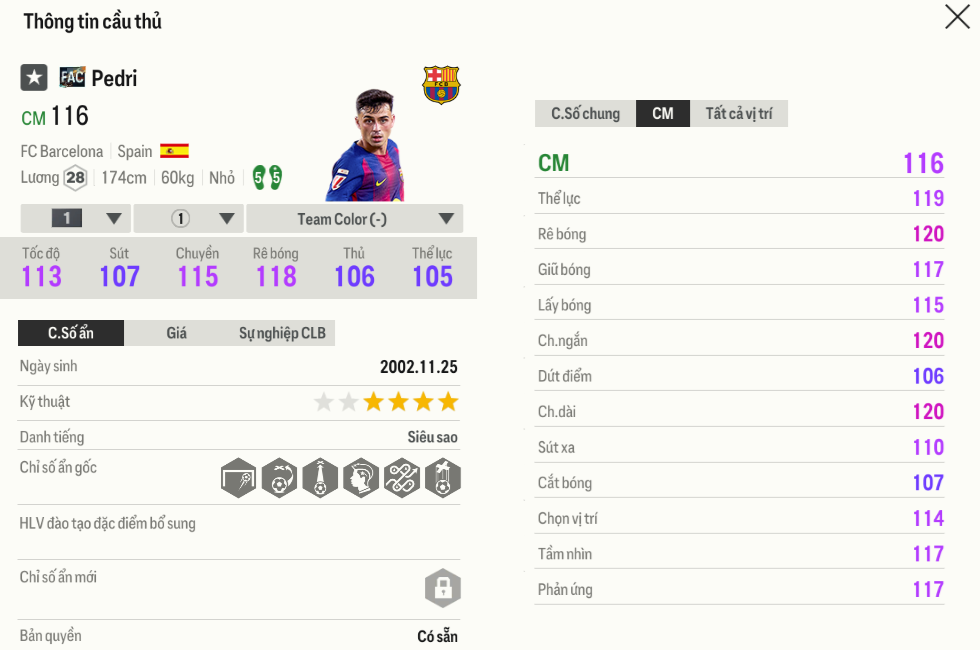Switch to the C.Số chung tab
The image size is (980, 650).
pos(585,114)
